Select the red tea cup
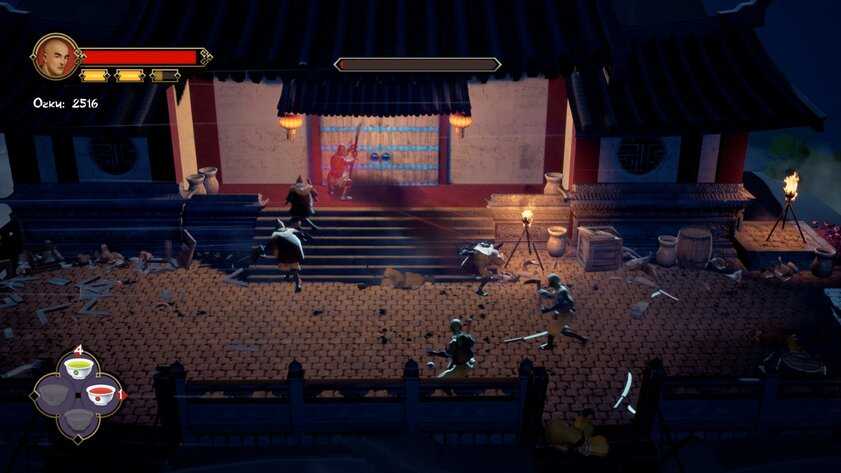This screenshot has height=473, width=841. (100, 394)
